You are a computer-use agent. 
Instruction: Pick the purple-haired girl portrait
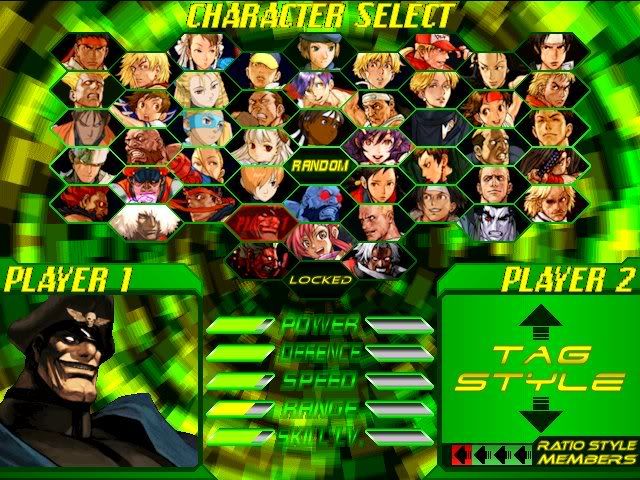click(x=320, y=88)
